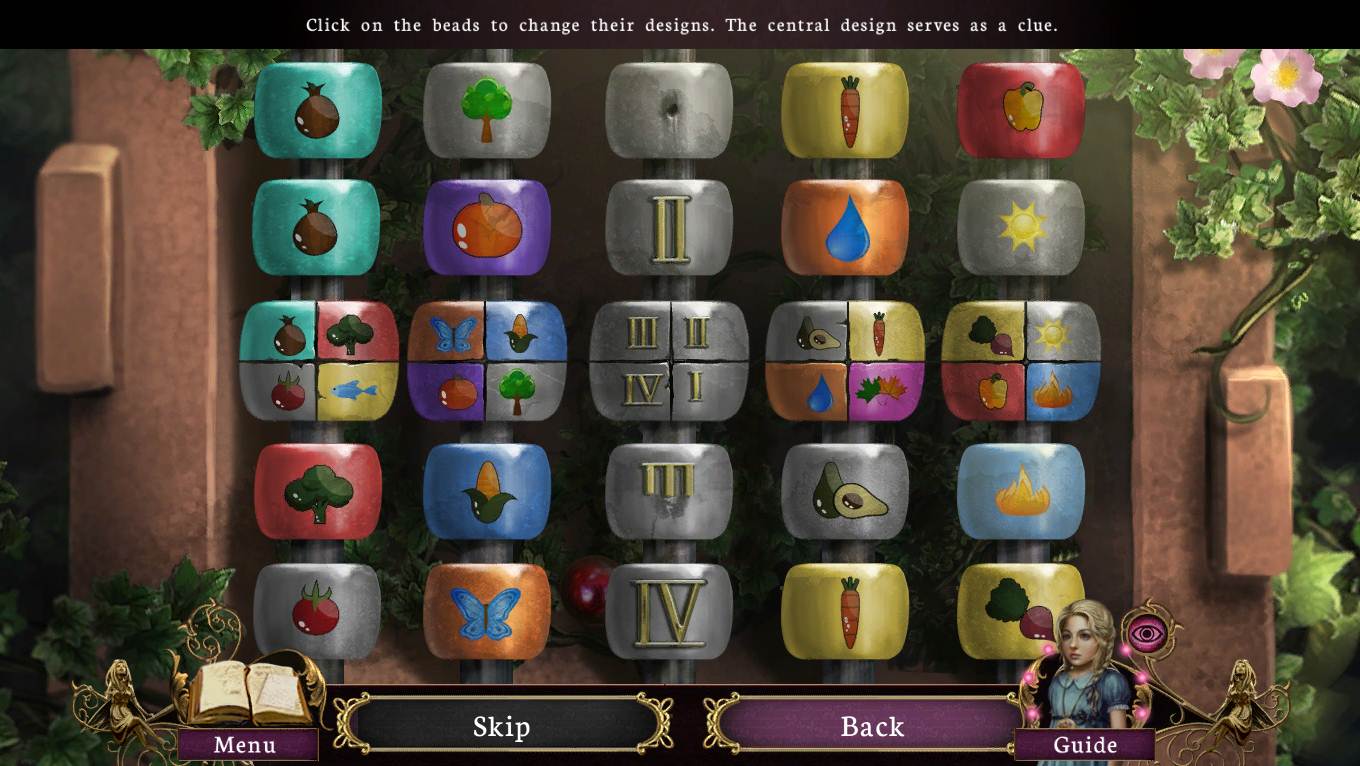Image resolution: width=1360 pixels, height=766 pixels.
Task: Click the orange water drop bead
Action: point(845,227)
